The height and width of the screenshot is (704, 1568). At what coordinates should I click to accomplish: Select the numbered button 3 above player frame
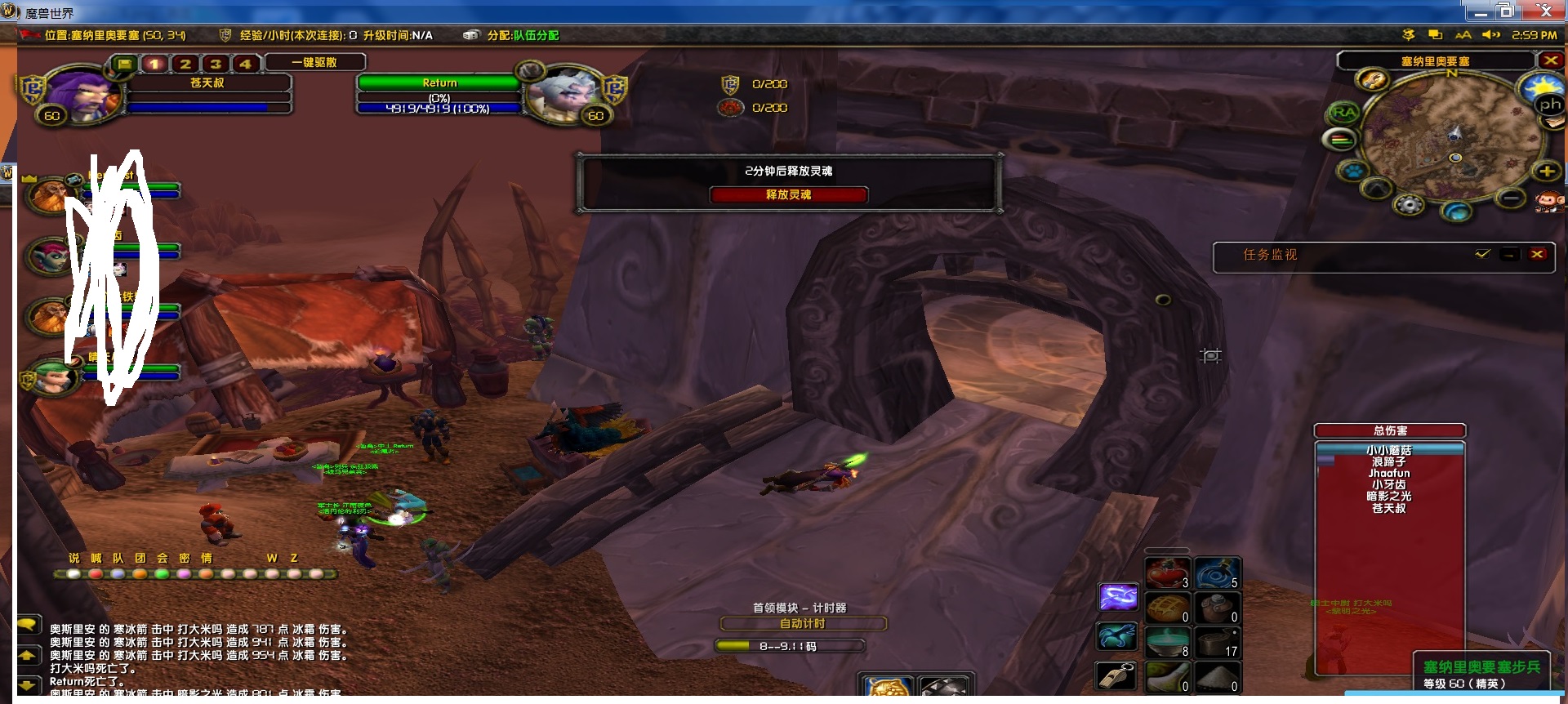[216, 64]
